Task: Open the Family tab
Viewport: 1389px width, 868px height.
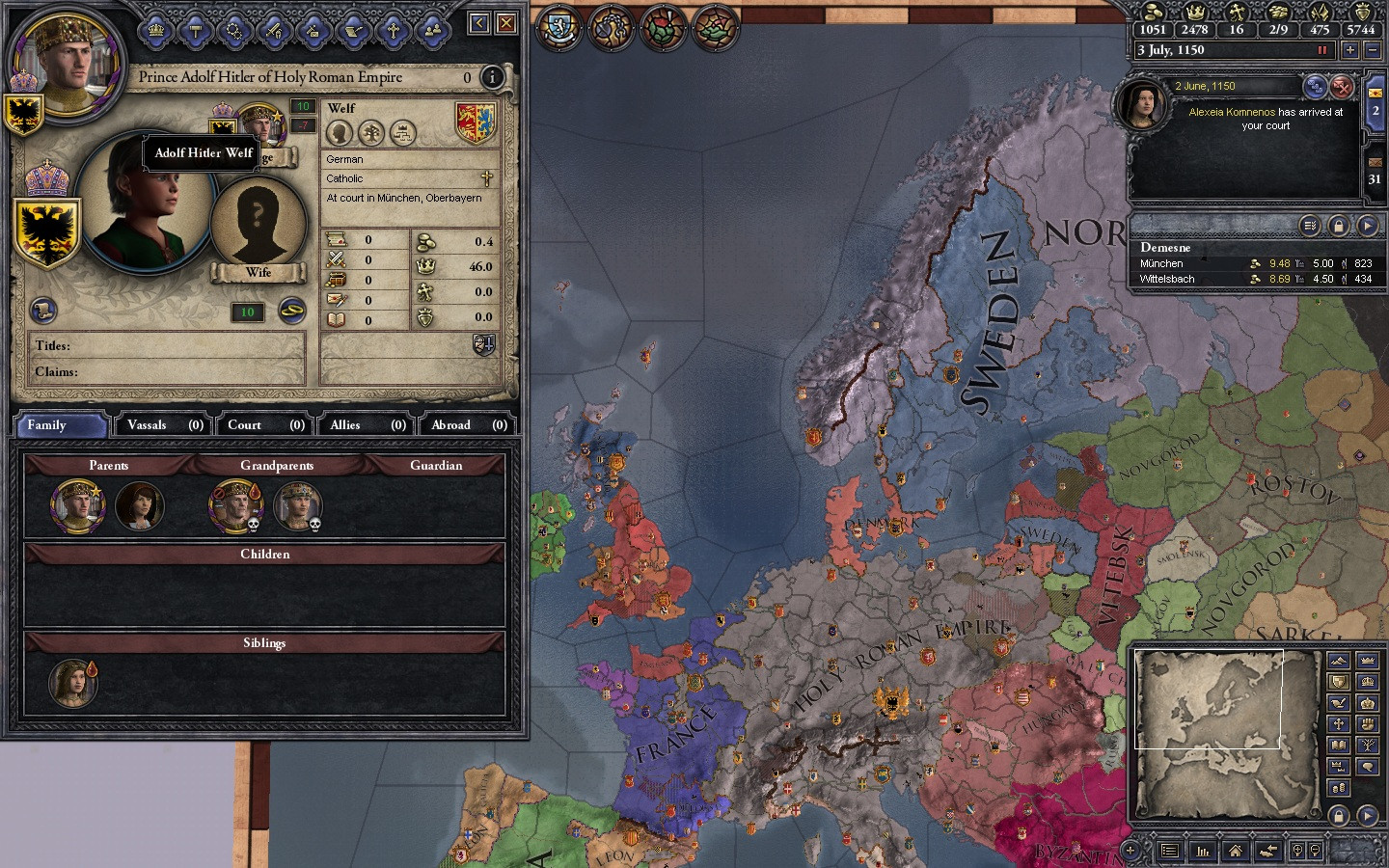Action: [x=60, y=424]
